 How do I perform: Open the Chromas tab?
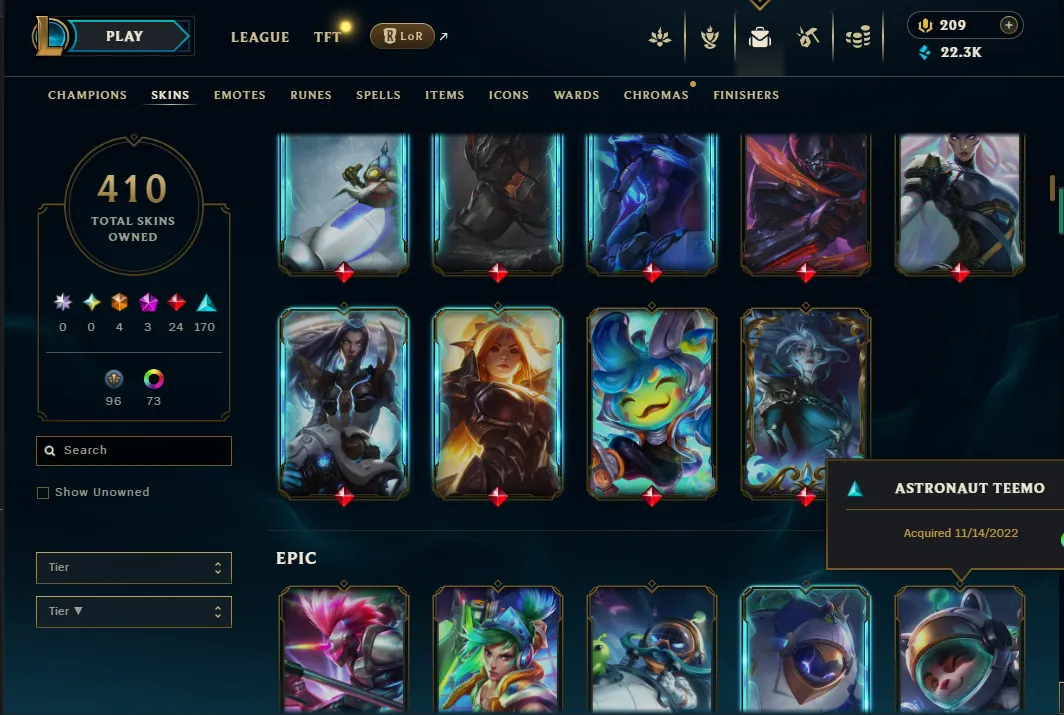pyautogui.click(x=656, y=95)
